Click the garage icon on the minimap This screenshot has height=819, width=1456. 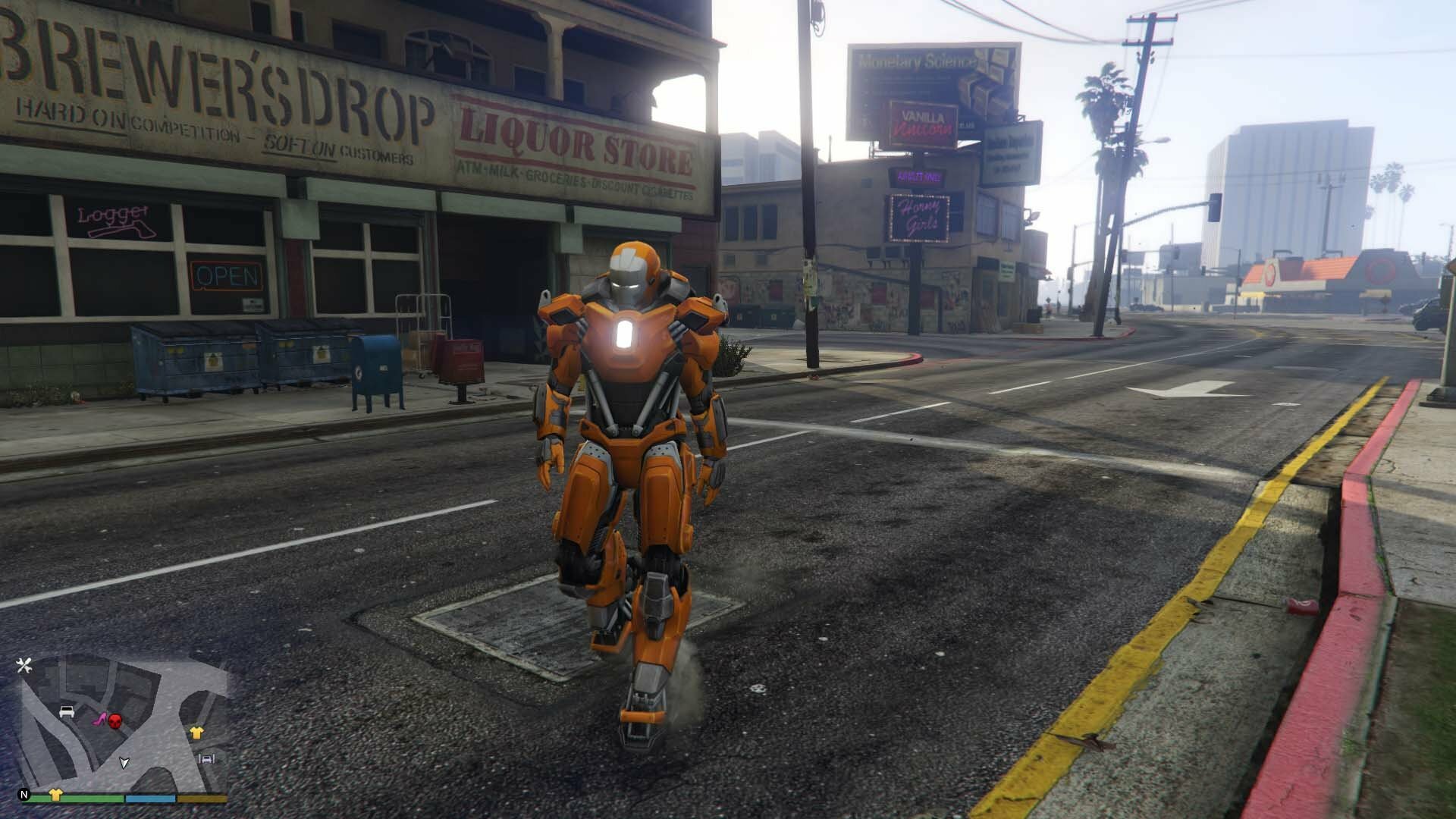[206, 758]
